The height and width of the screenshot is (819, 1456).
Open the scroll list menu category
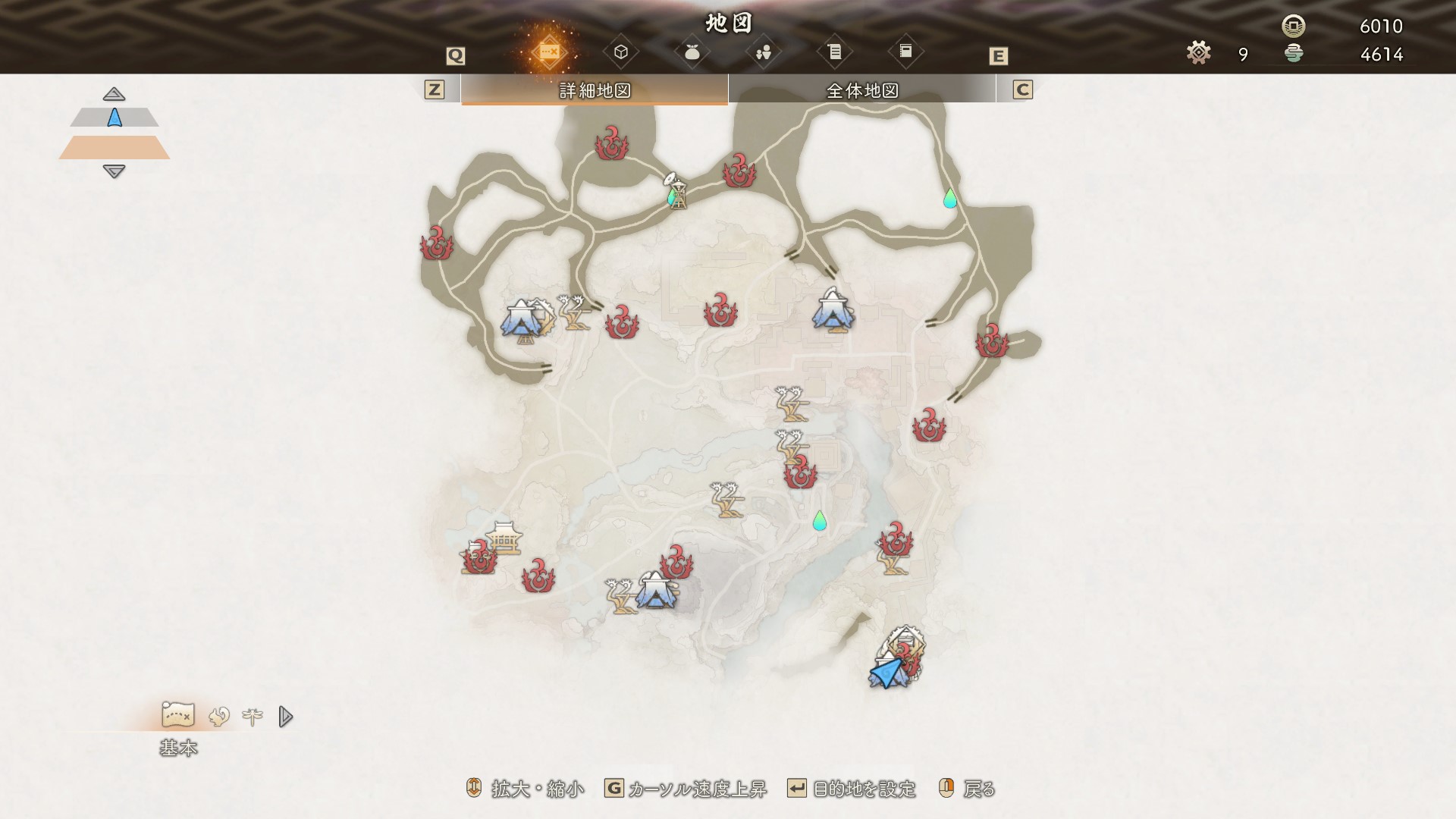tap(834, 52)
